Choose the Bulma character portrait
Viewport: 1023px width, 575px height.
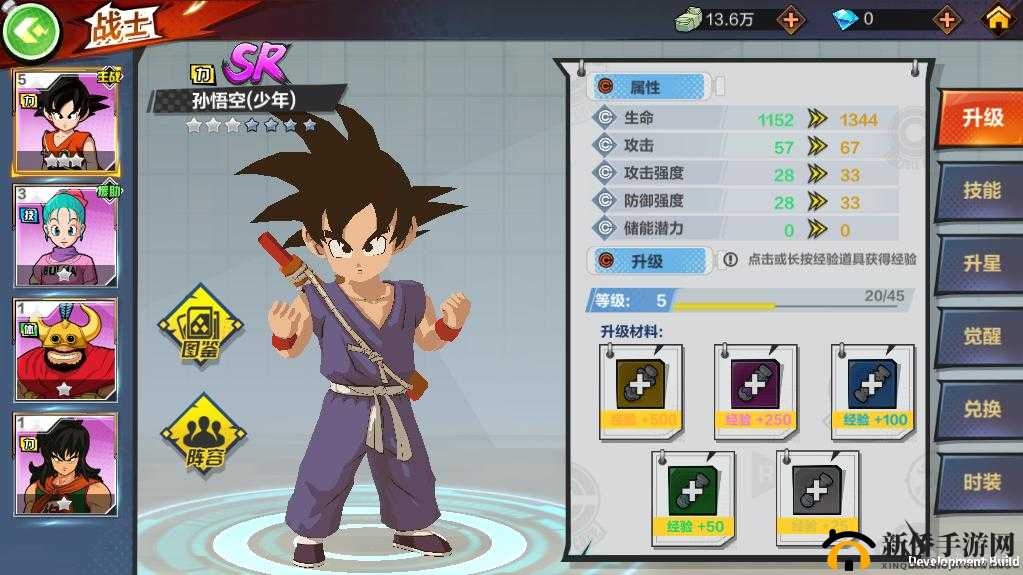(x=66, y=236)
